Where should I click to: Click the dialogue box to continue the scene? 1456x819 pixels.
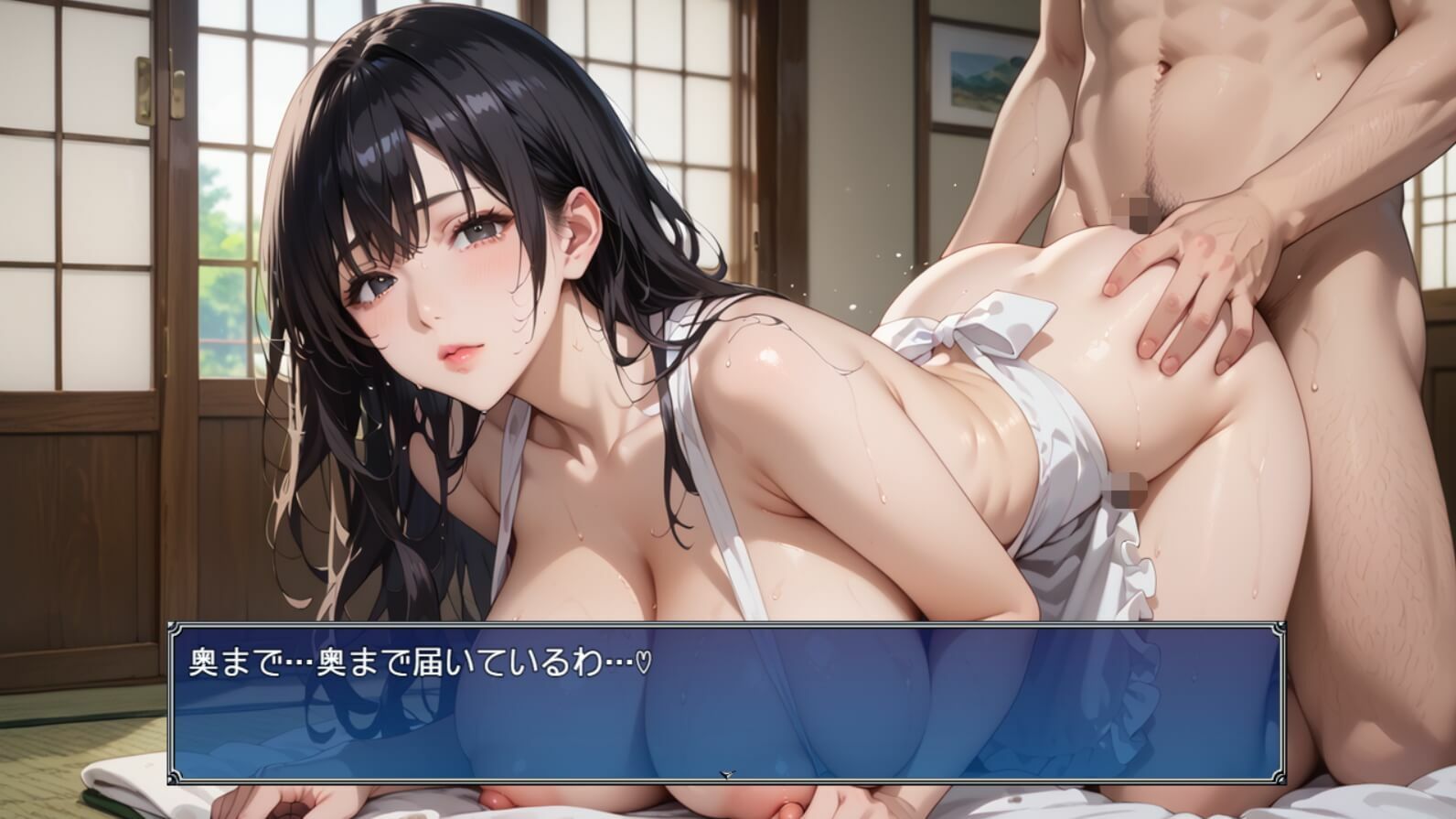point(723,700)
